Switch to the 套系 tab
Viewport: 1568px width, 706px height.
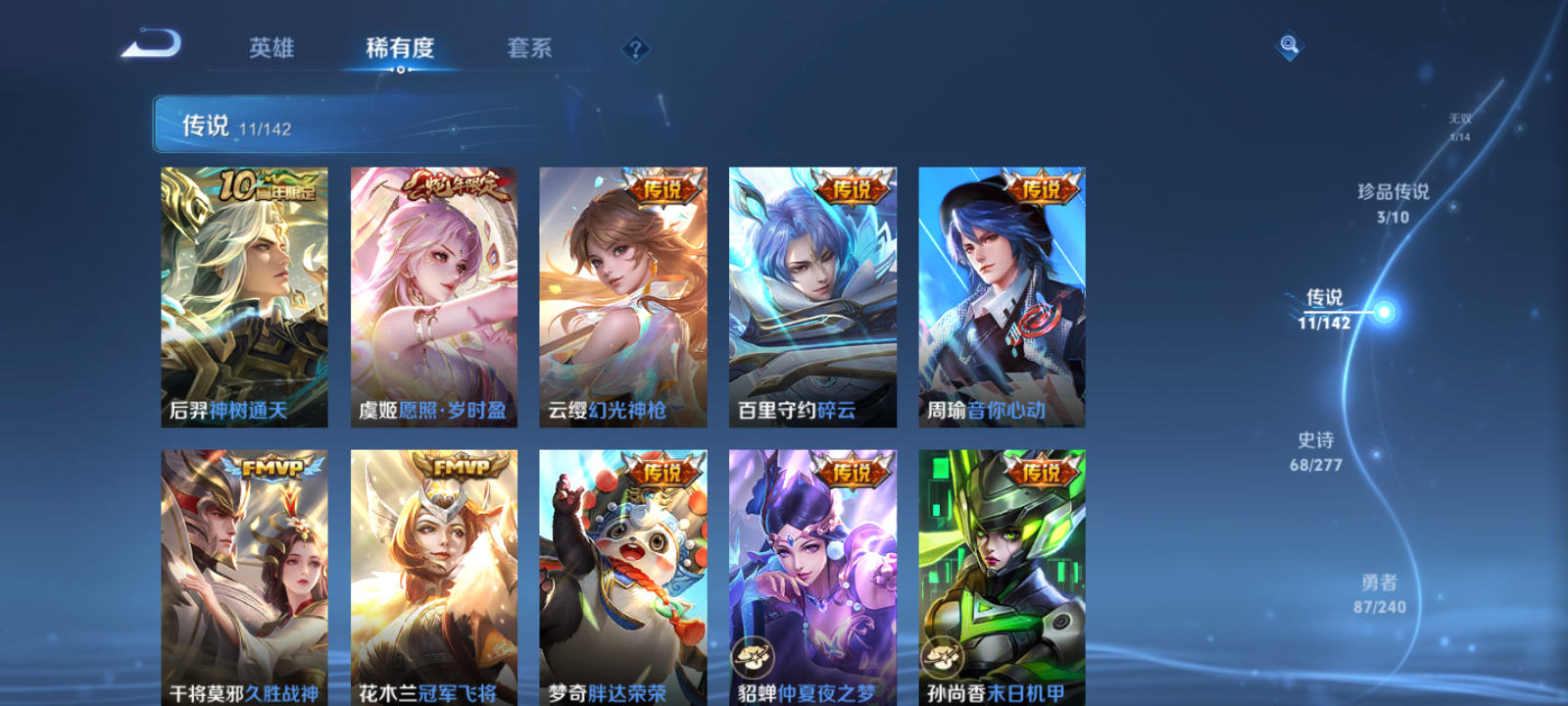(528, 47)
